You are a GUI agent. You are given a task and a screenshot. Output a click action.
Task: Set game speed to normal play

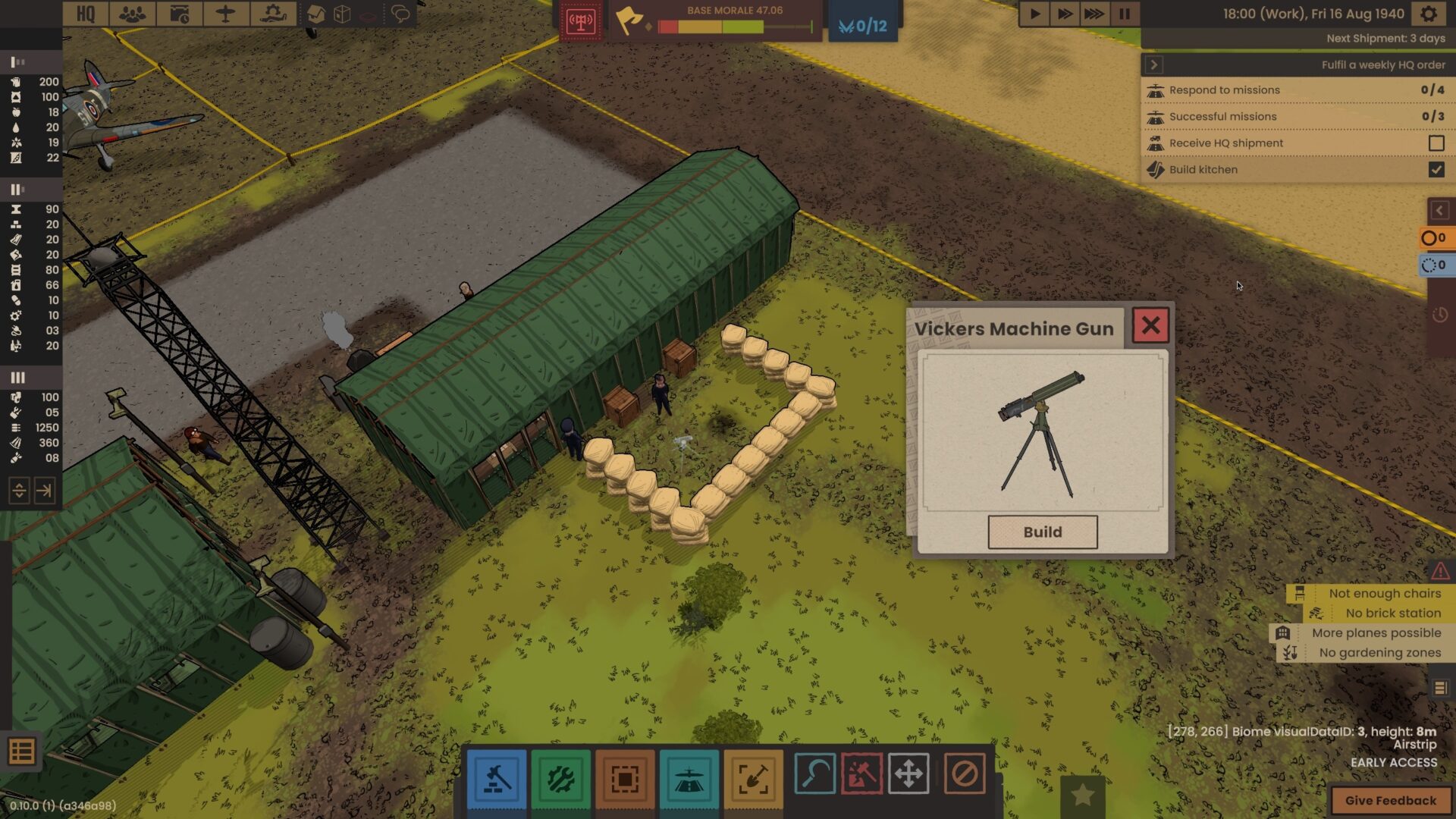1034,14
